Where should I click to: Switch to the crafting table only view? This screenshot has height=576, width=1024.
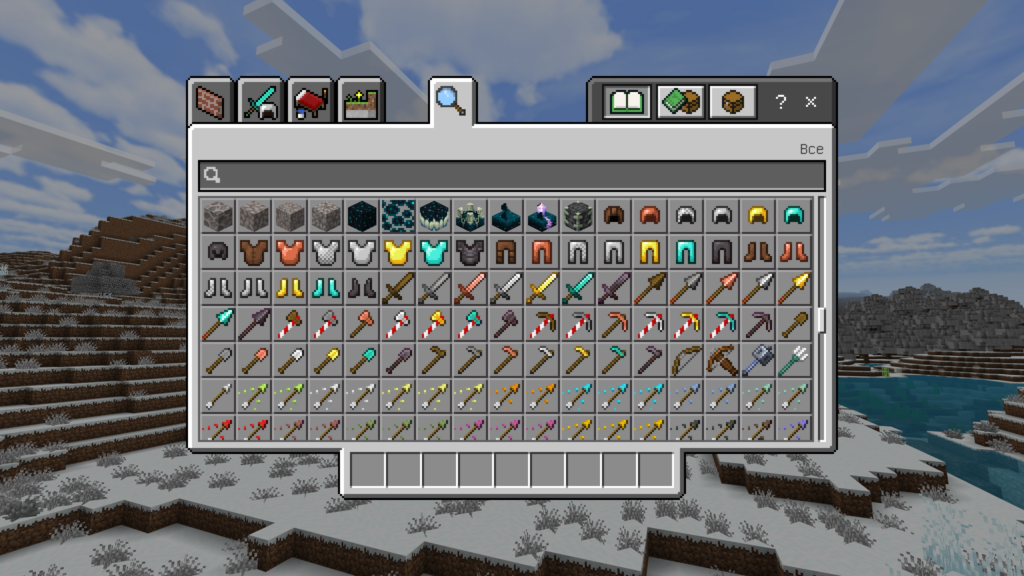click(732, 102)
